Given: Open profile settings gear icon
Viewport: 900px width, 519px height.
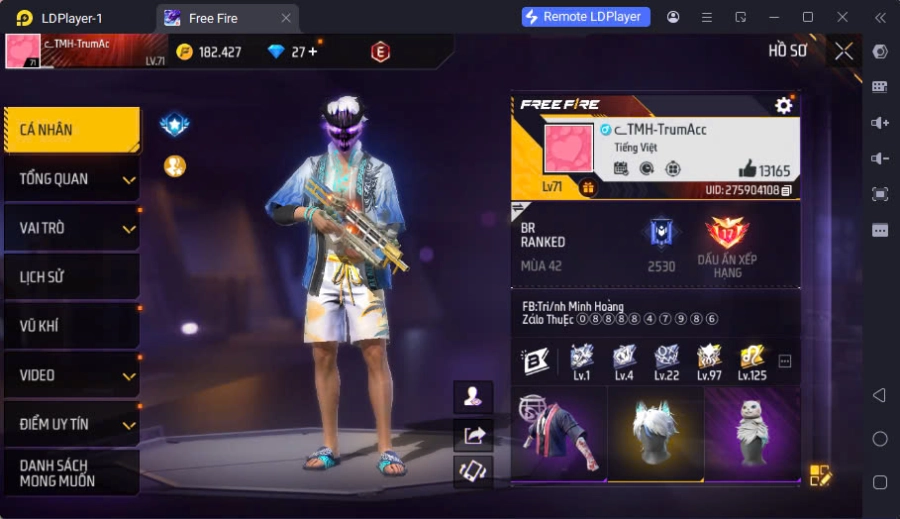Looking at the screenshot, I should point(784,105).
